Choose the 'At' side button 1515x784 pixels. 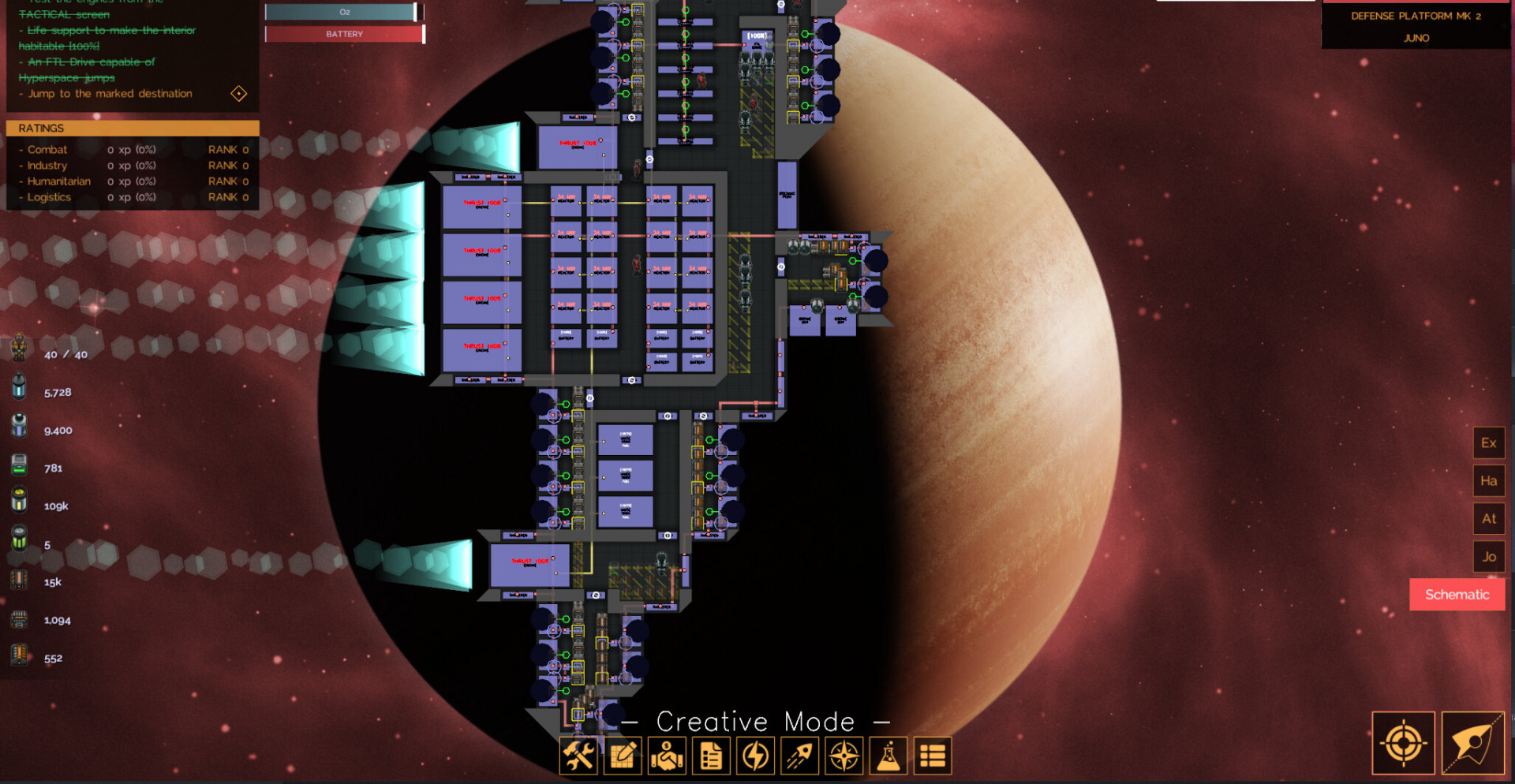point(1488,519)
